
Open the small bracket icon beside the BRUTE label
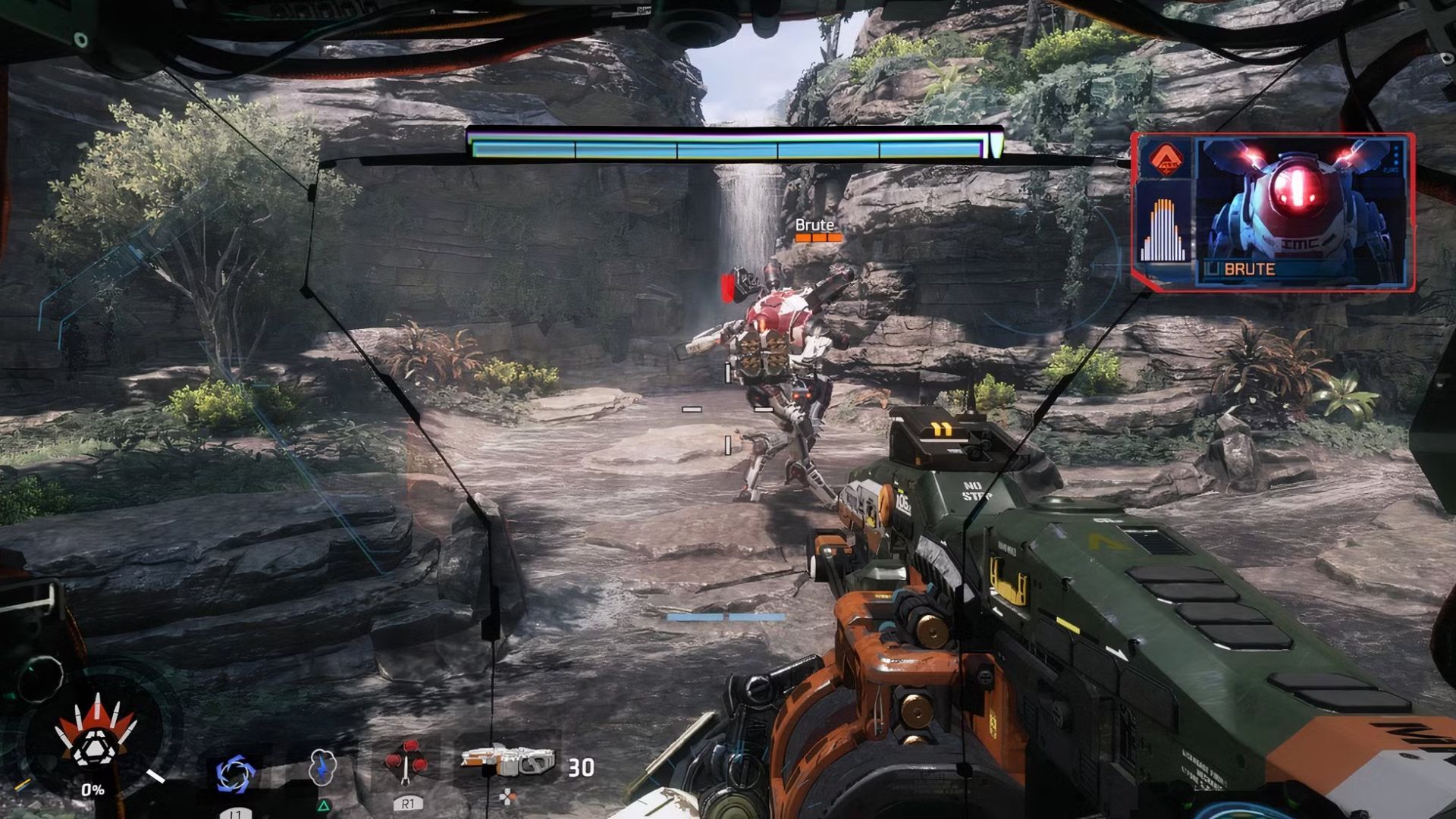(1213, 269)
